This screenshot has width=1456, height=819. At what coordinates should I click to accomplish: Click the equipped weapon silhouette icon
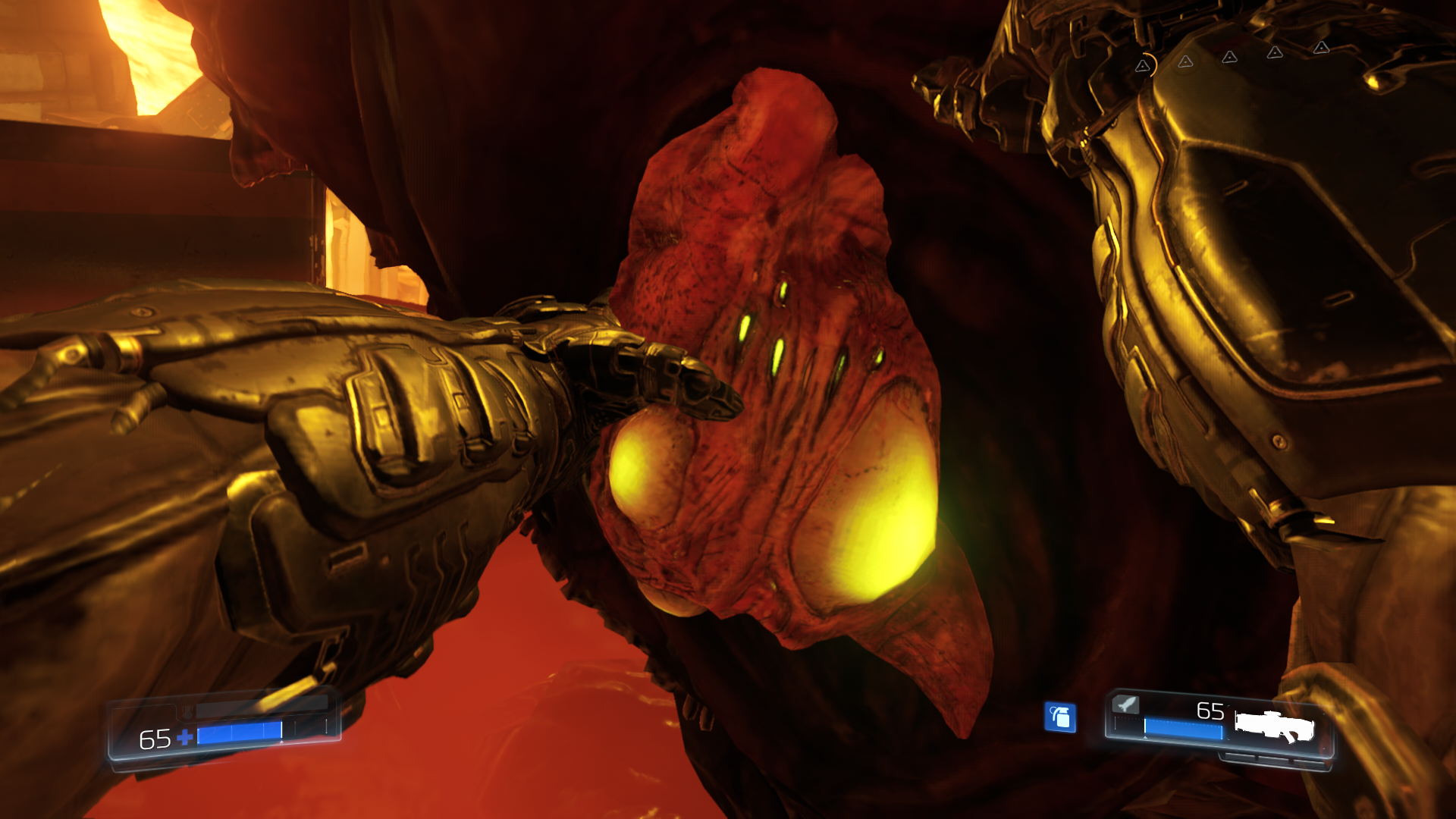click(x=1274, y=726)
